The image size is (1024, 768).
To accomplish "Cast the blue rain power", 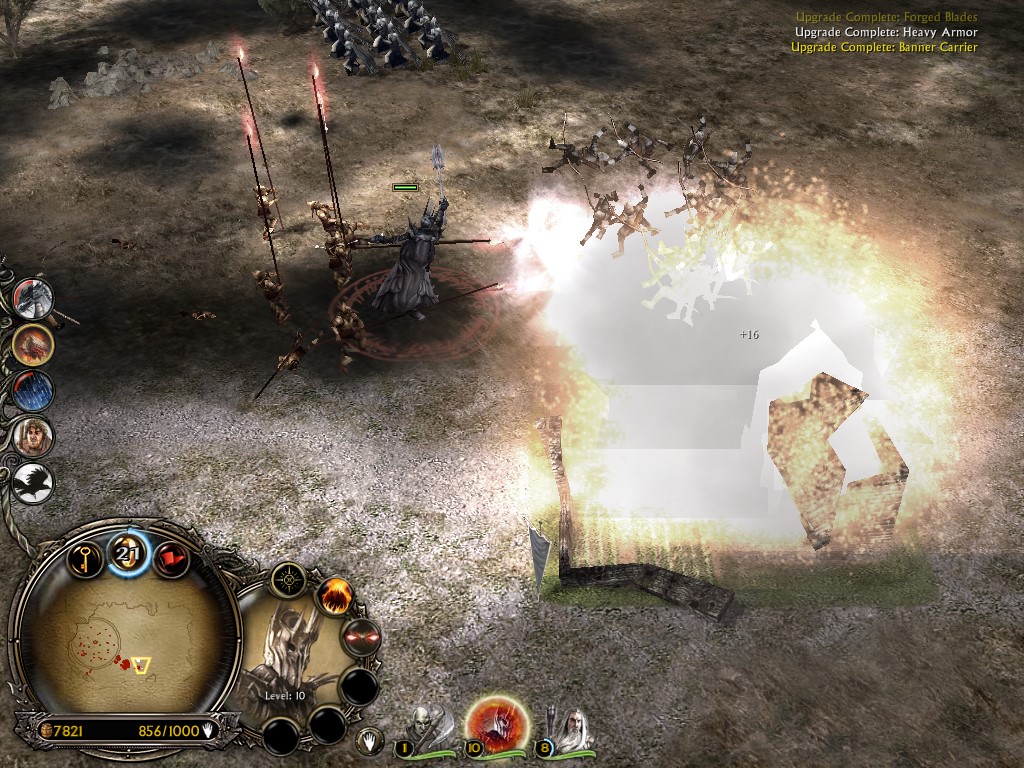I will [33, 391].
